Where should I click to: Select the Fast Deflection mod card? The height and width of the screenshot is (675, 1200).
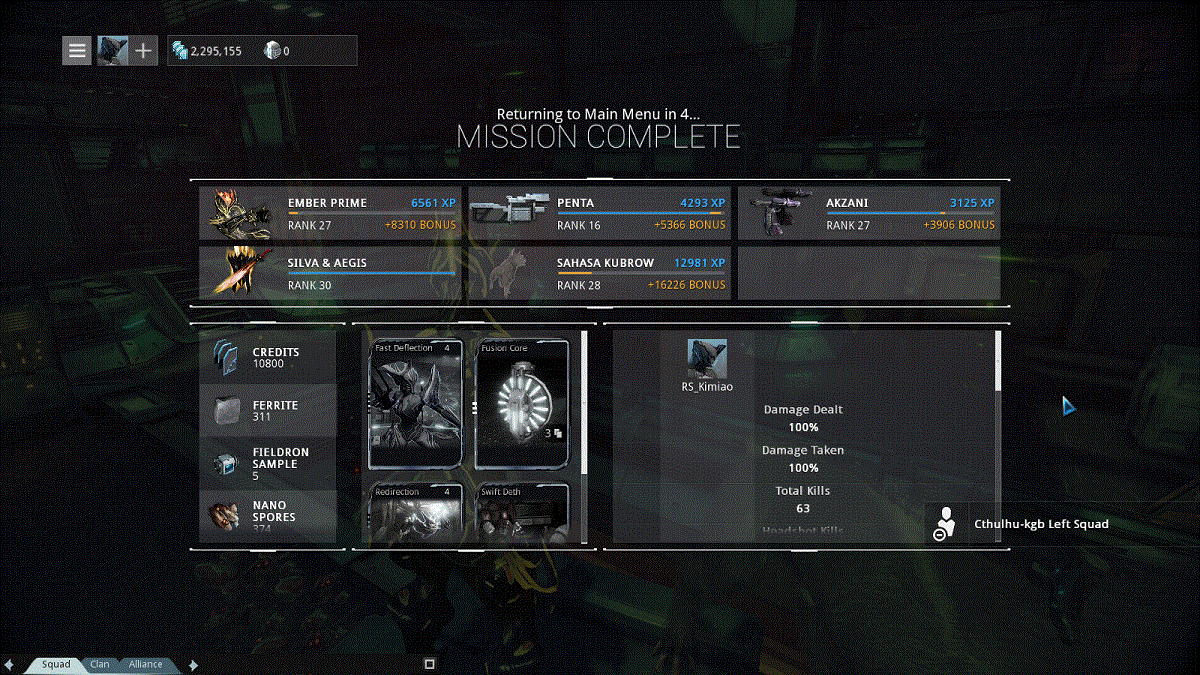coord(416,404)
